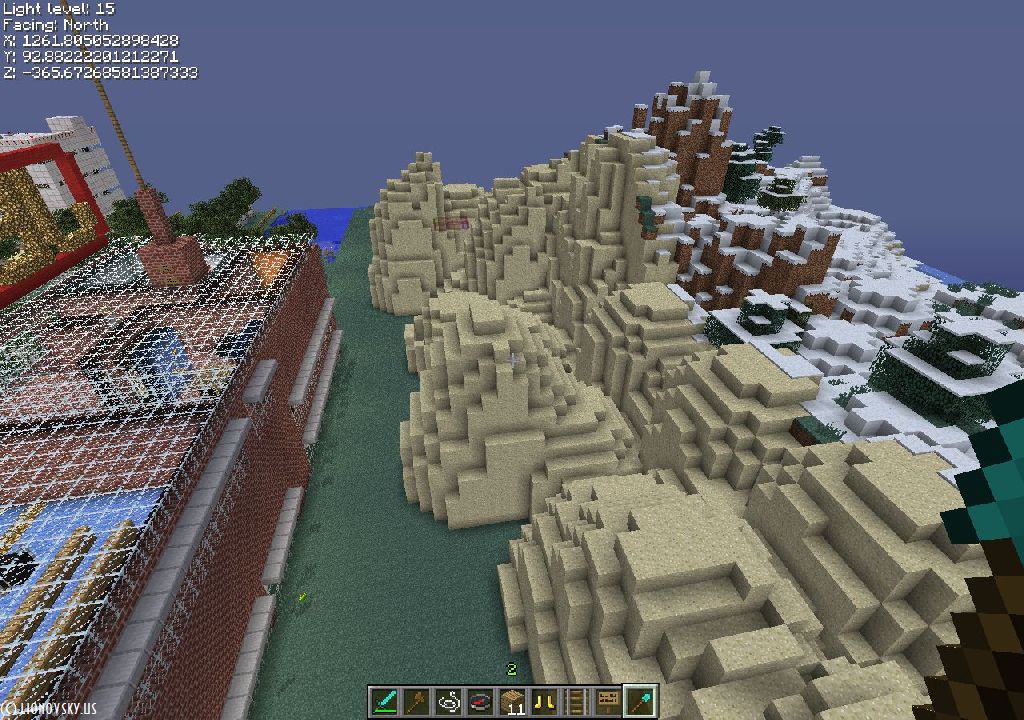Select the wooden planks stack of 11
1024x720 pixels.
[x=513, y=701]
